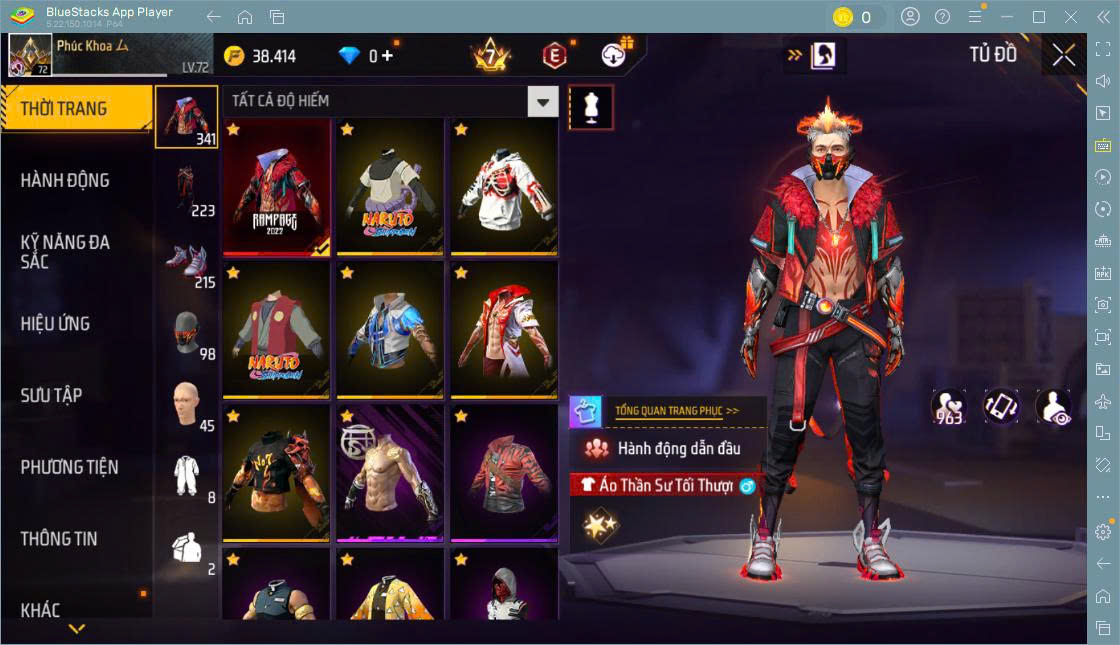Open the Sưu Tập section

pyautogui.click(x=51, y=395)
